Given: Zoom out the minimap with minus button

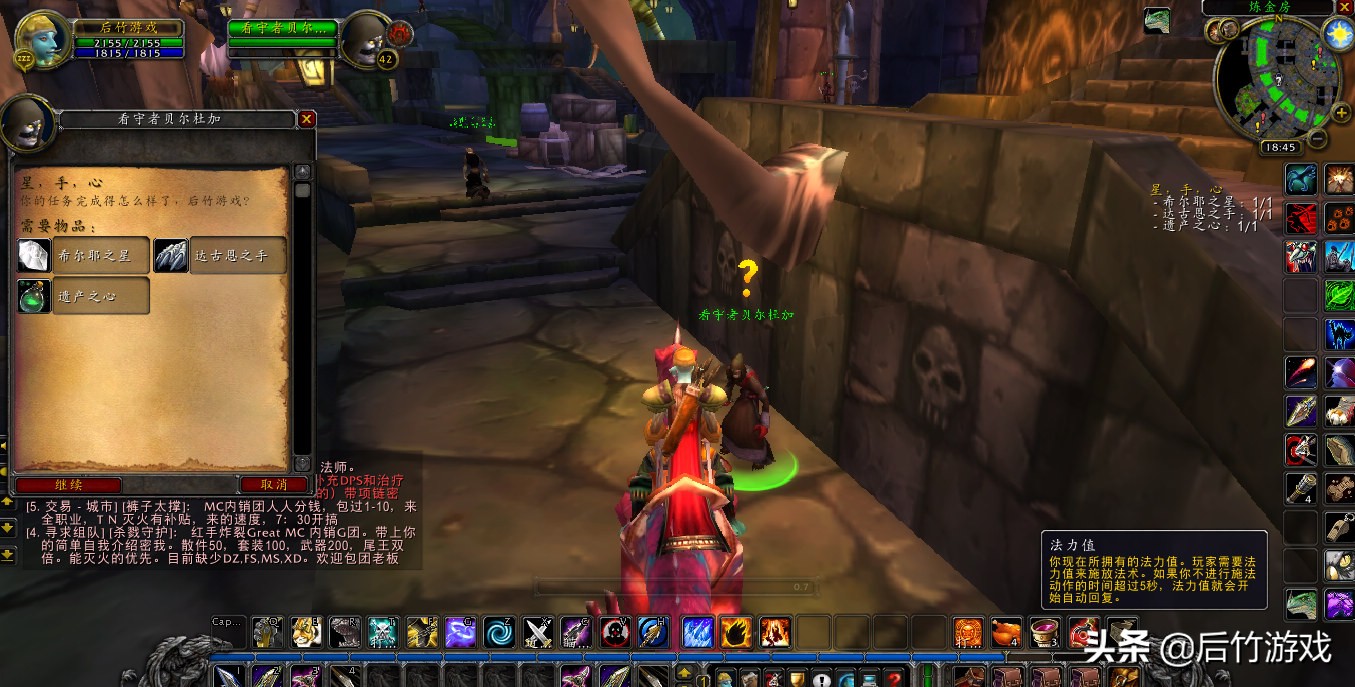Looking at the screenshot, I should (x=1317, y=140).
